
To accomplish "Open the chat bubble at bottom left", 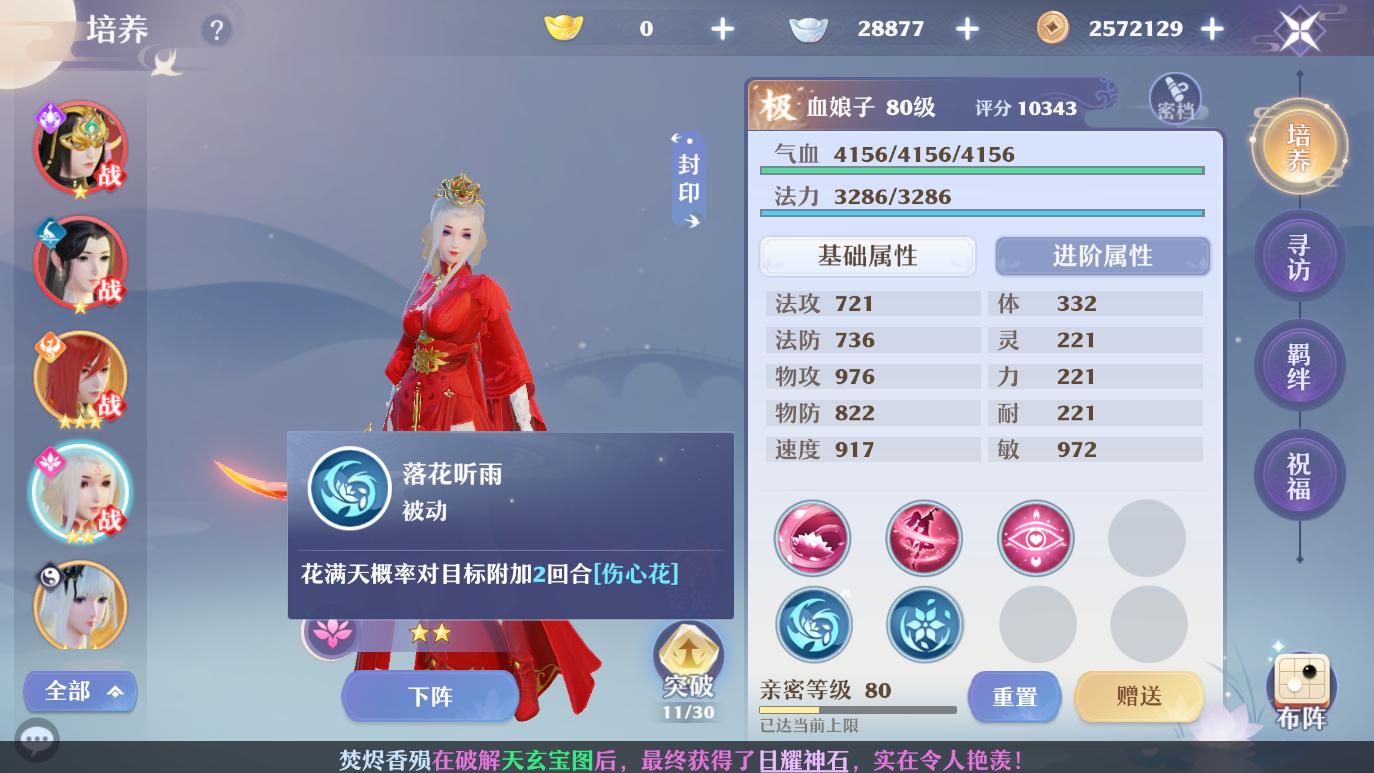I will pyautogui.click(x=37, y=740).
